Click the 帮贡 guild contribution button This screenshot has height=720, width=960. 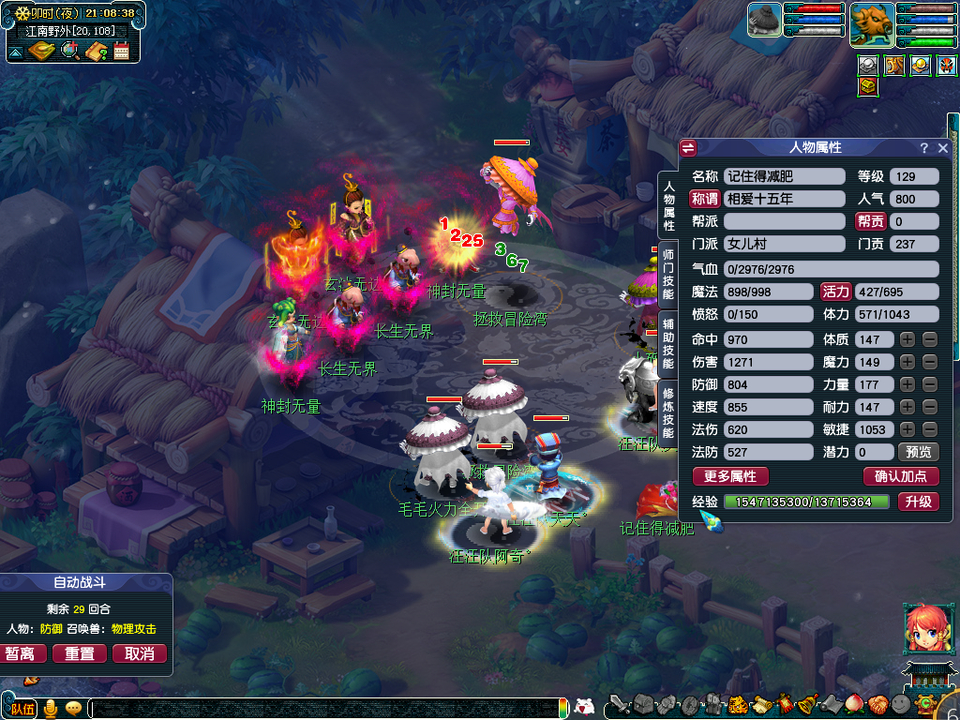pyautogui.click(x=870, y=221)
